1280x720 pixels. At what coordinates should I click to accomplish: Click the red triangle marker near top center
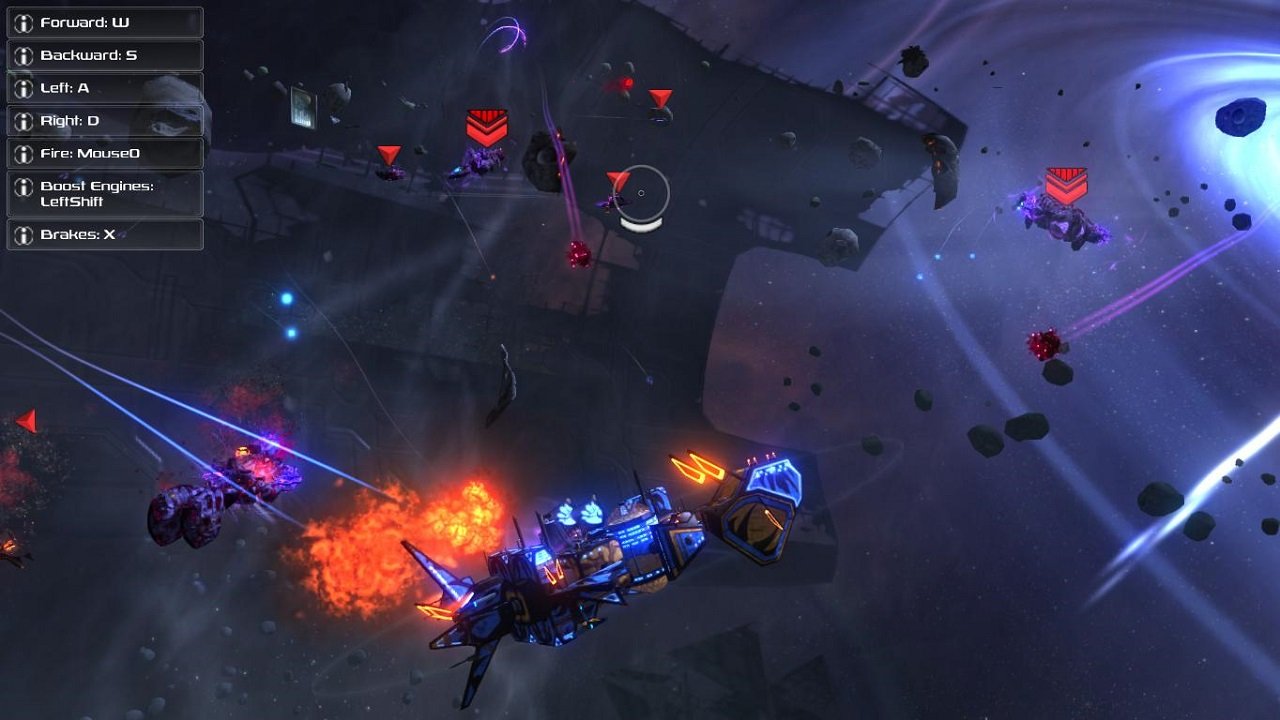click(x=659, y=98)
